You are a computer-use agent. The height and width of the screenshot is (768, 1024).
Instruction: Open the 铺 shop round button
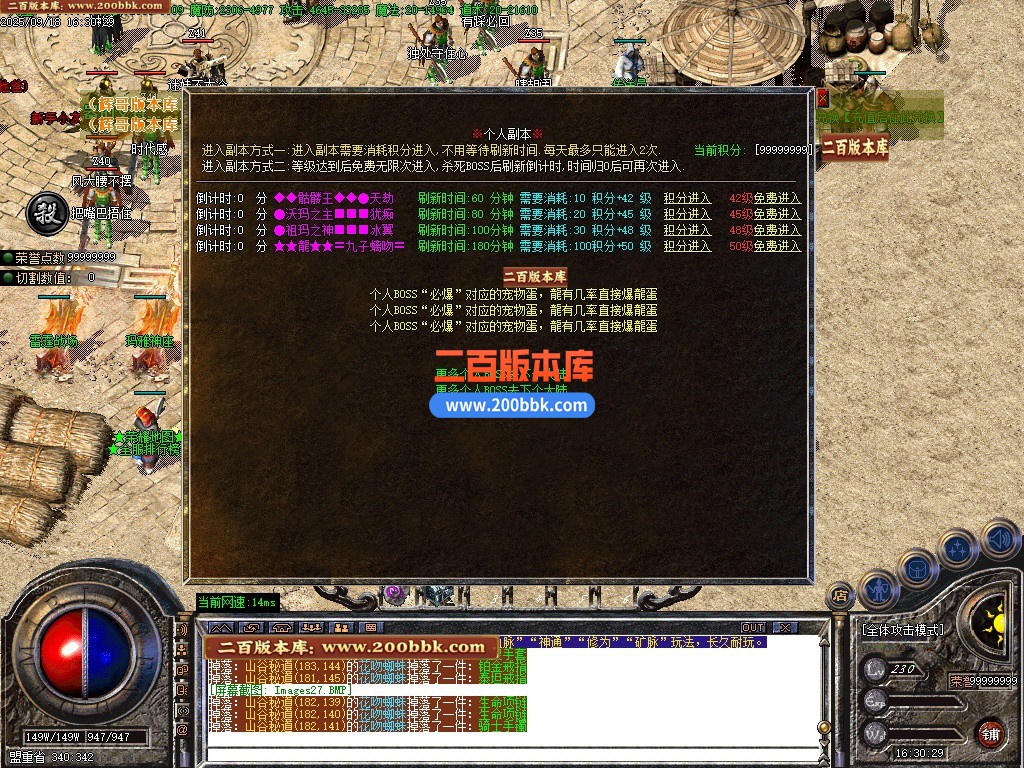pyautogui.click(x=989, y=732)
